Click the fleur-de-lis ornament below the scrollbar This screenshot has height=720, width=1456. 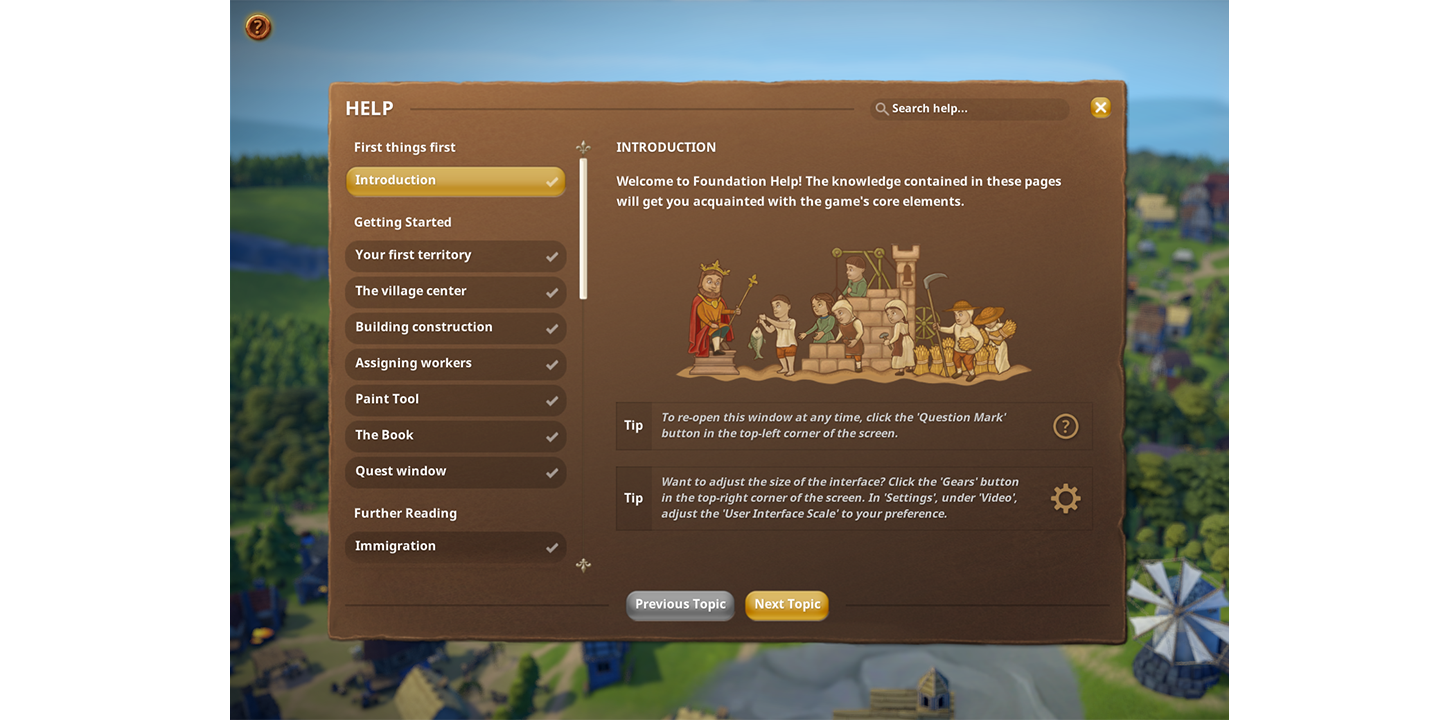point(583,565)
